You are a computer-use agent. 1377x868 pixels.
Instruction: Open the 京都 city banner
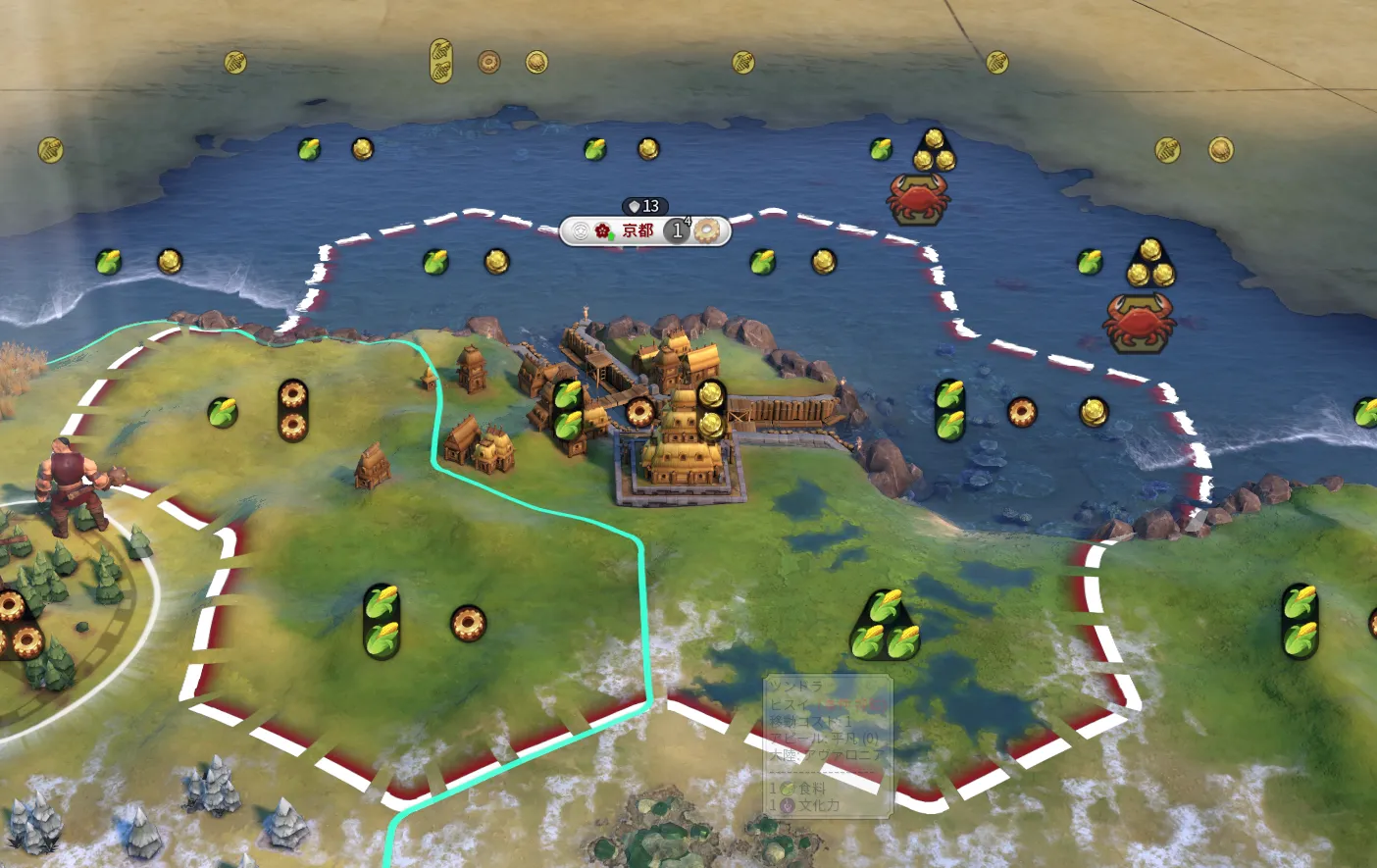637,230
